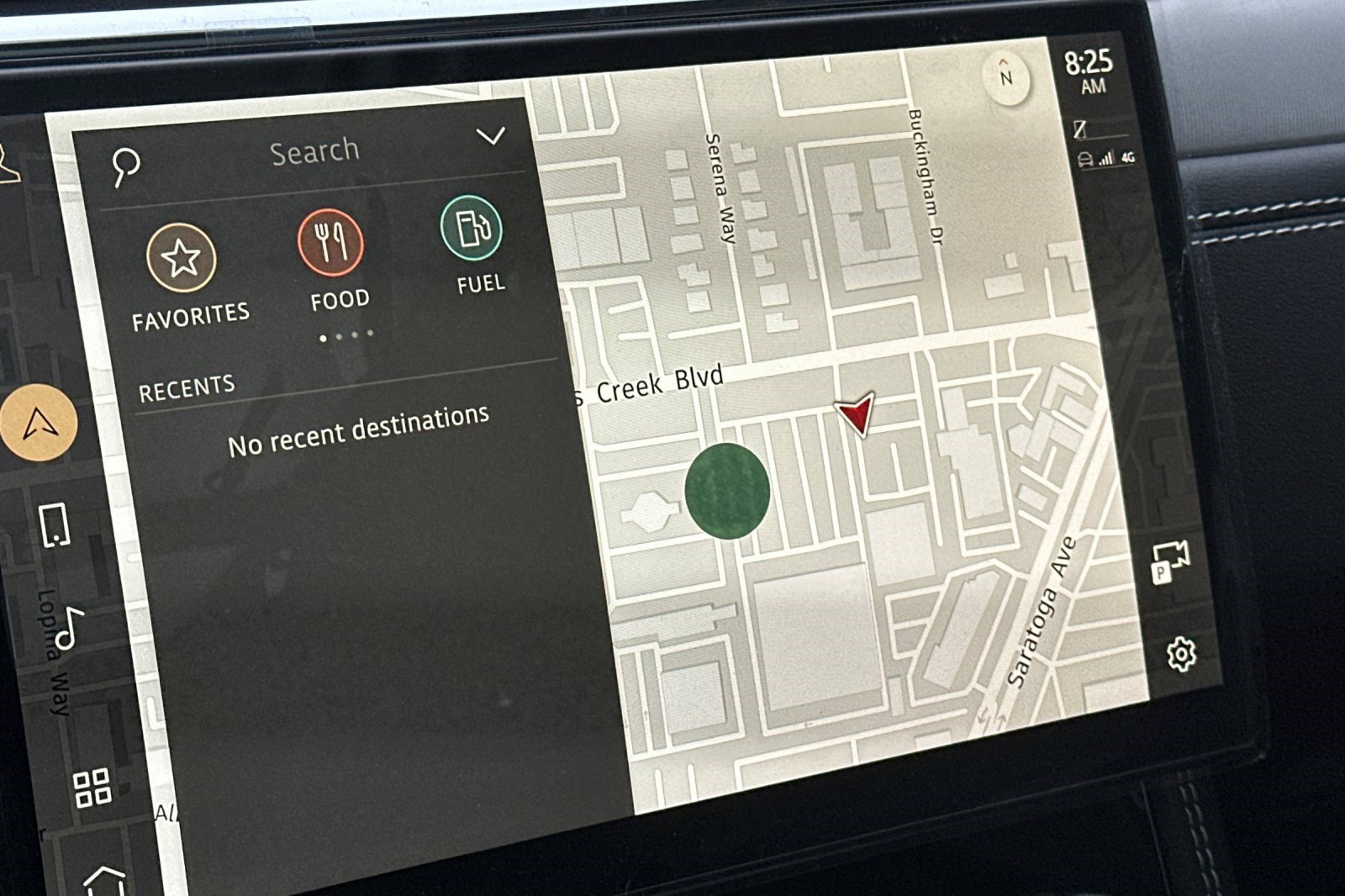The height and width of the screenshot is (896, 1345).
Task: Open the parking camera icon
Action: (1169, 561)
